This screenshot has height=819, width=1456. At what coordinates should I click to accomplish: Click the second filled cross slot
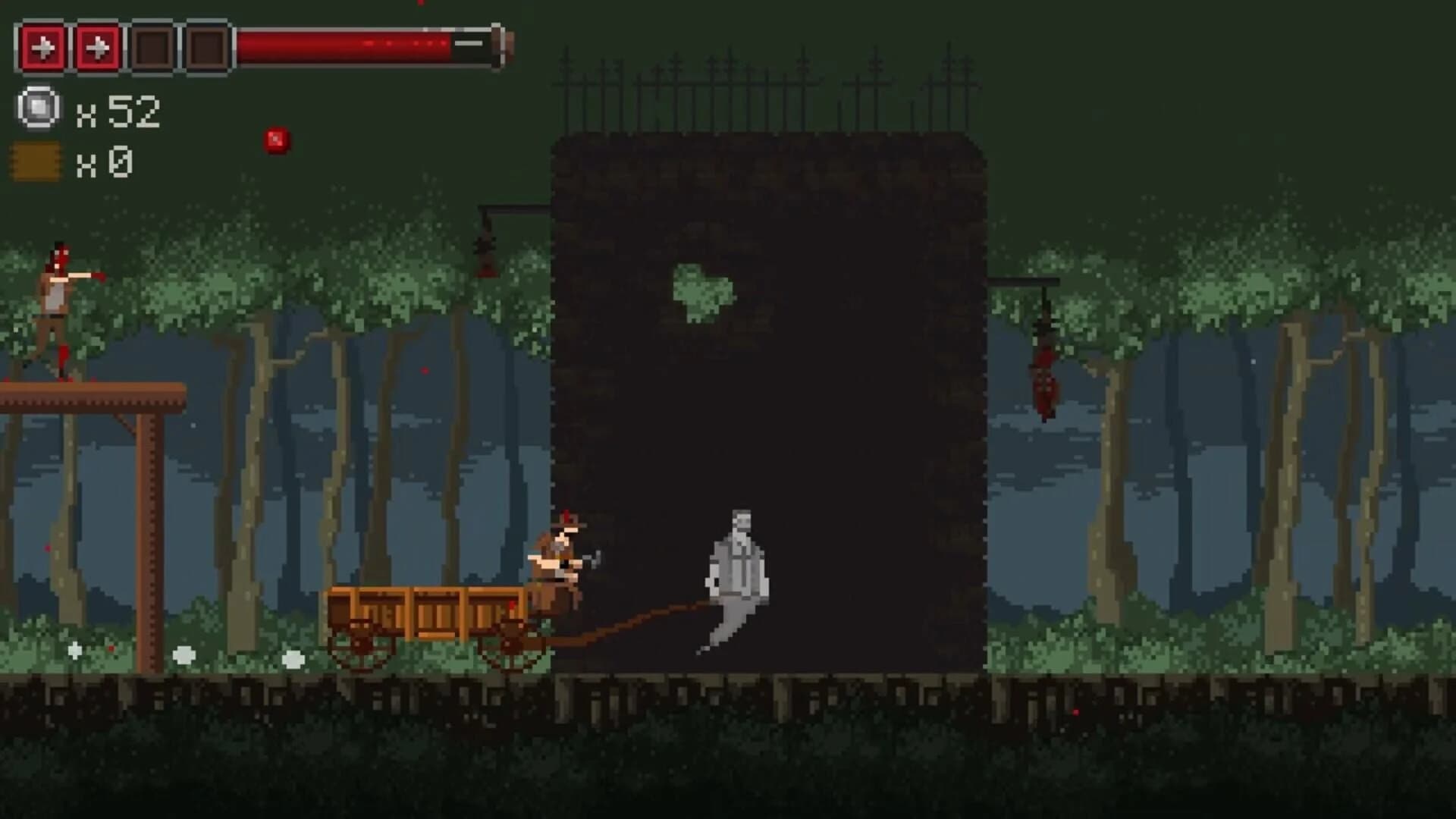click(x=96, y=45)
